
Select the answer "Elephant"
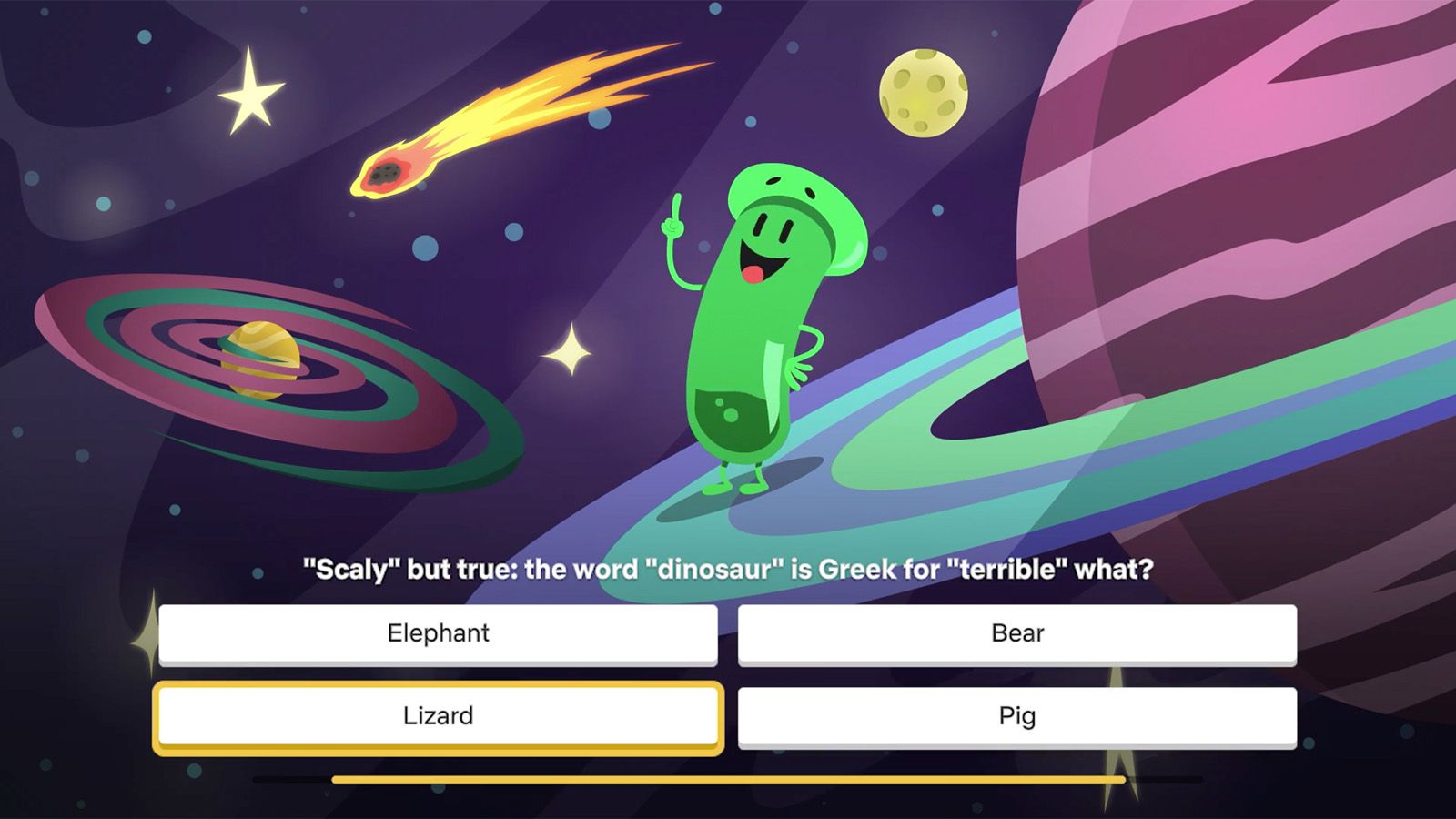439,633
